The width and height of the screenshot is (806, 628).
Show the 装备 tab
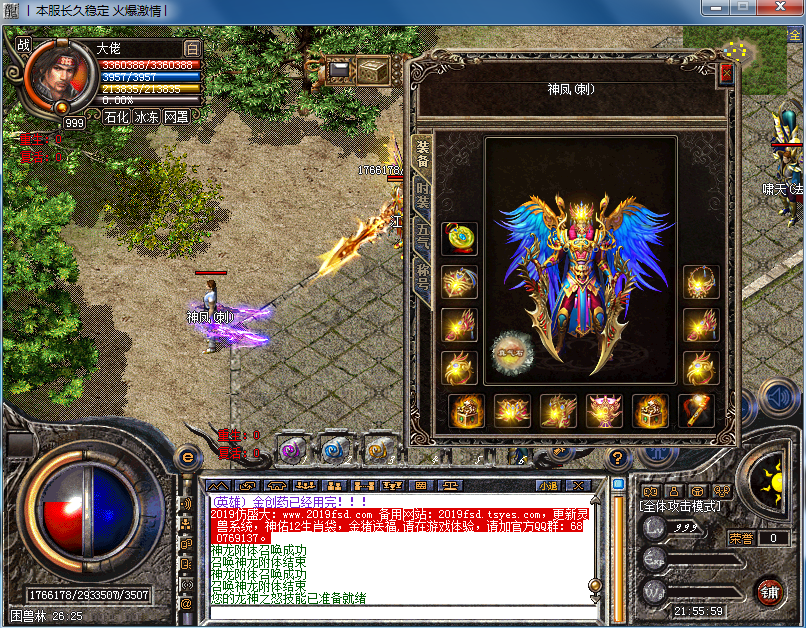[423, 152]
